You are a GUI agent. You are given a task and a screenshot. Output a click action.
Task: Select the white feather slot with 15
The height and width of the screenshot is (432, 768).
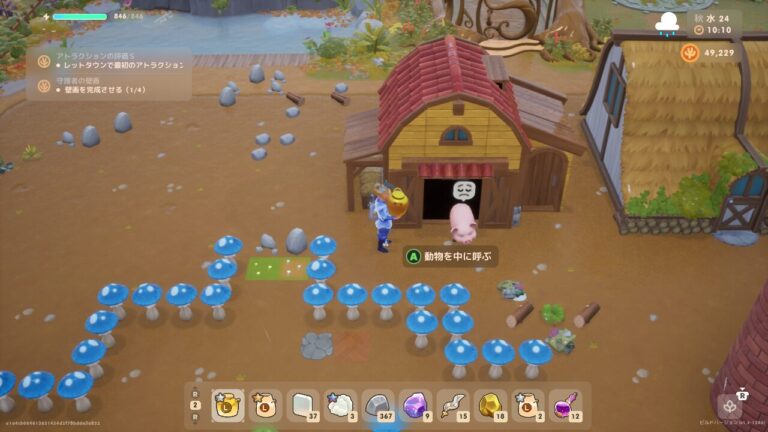point(453,404)
